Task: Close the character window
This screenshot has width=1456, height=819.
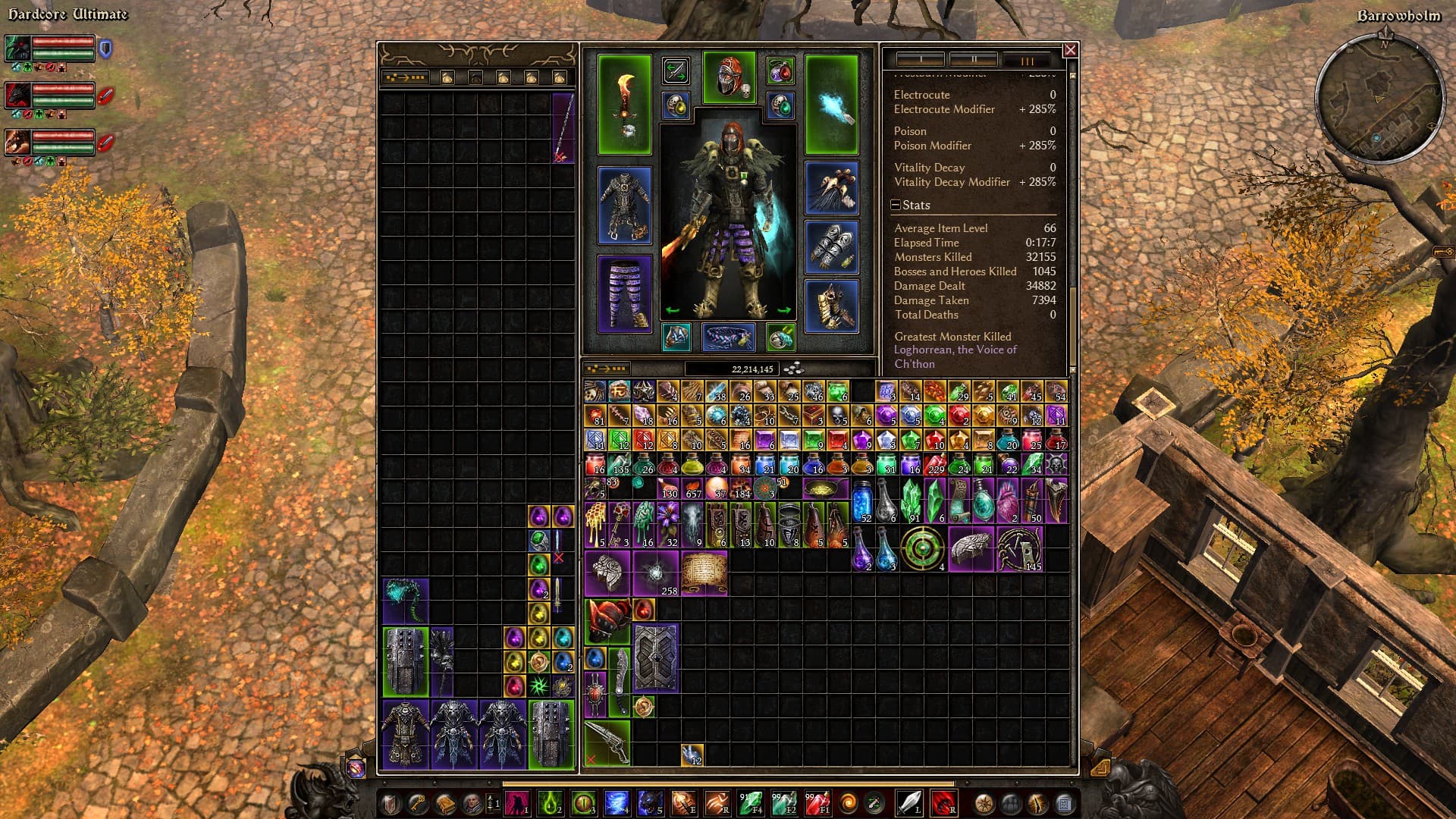Action: [1070, 50]
